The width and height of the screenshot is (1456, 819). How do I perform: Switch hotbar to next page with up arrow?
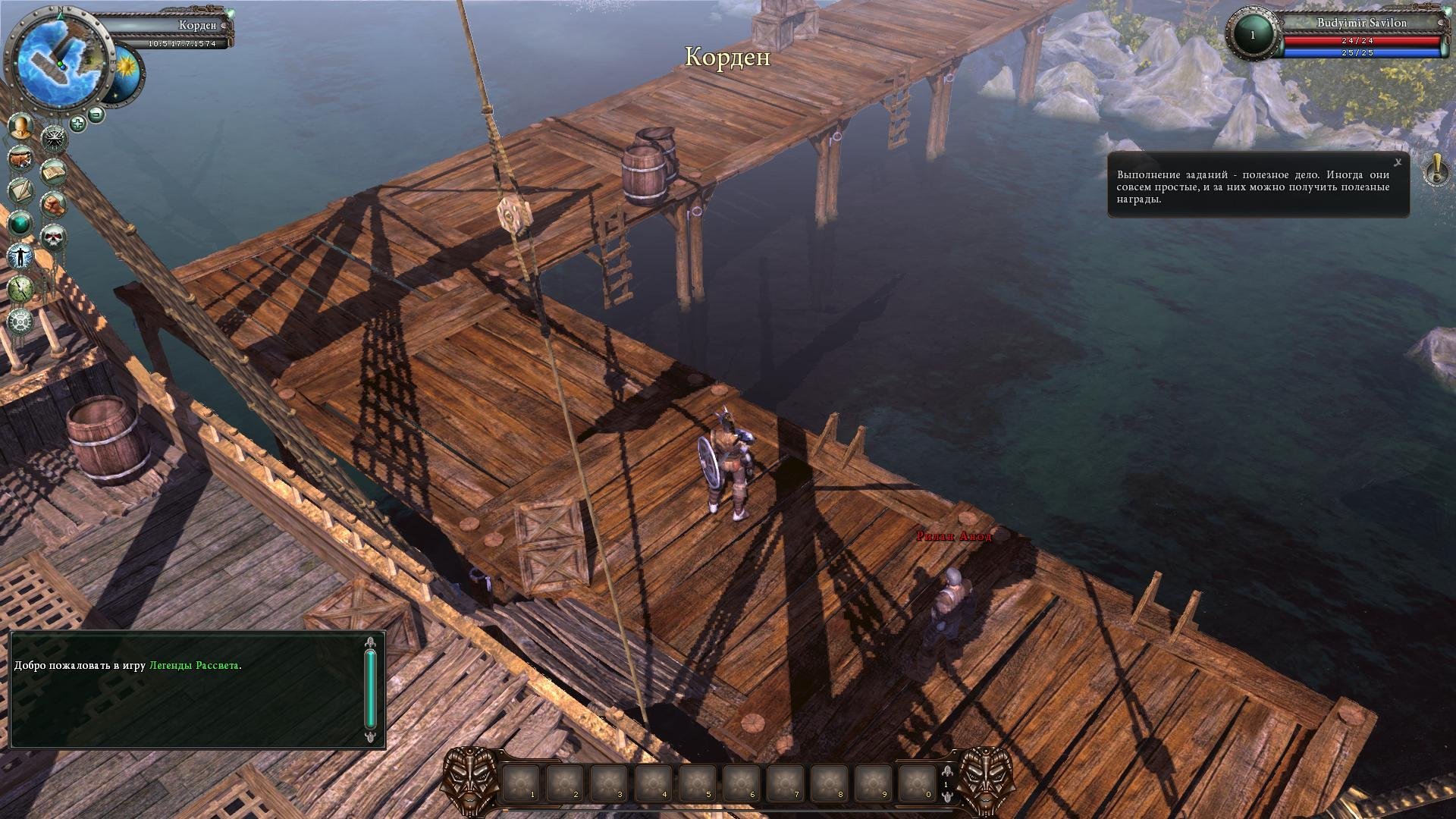point(946,772)
